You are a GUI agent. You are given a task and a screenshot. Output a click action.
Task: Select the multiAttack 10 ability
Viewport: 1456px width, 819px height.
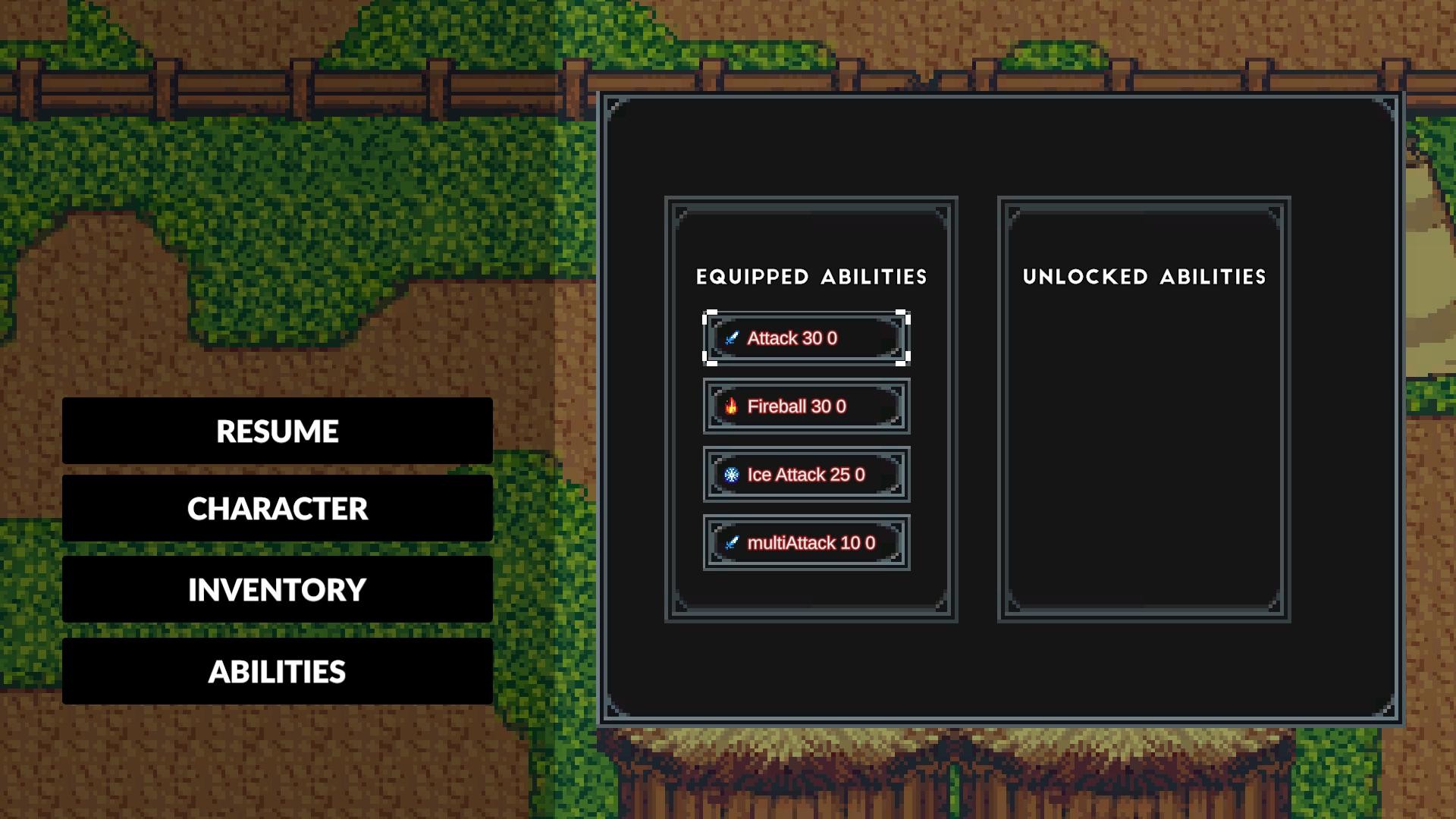pos(805,542)
